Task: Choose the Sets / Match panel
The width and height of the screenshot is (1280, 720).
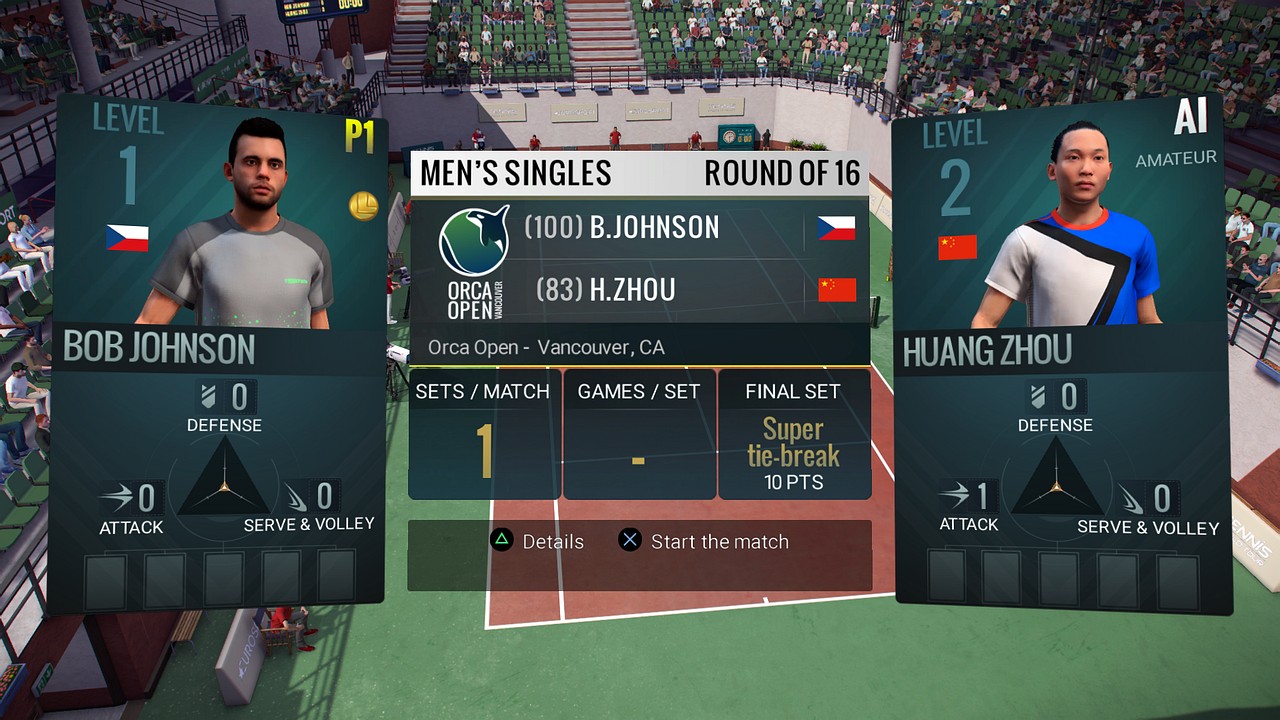Action: coord(483,435)
